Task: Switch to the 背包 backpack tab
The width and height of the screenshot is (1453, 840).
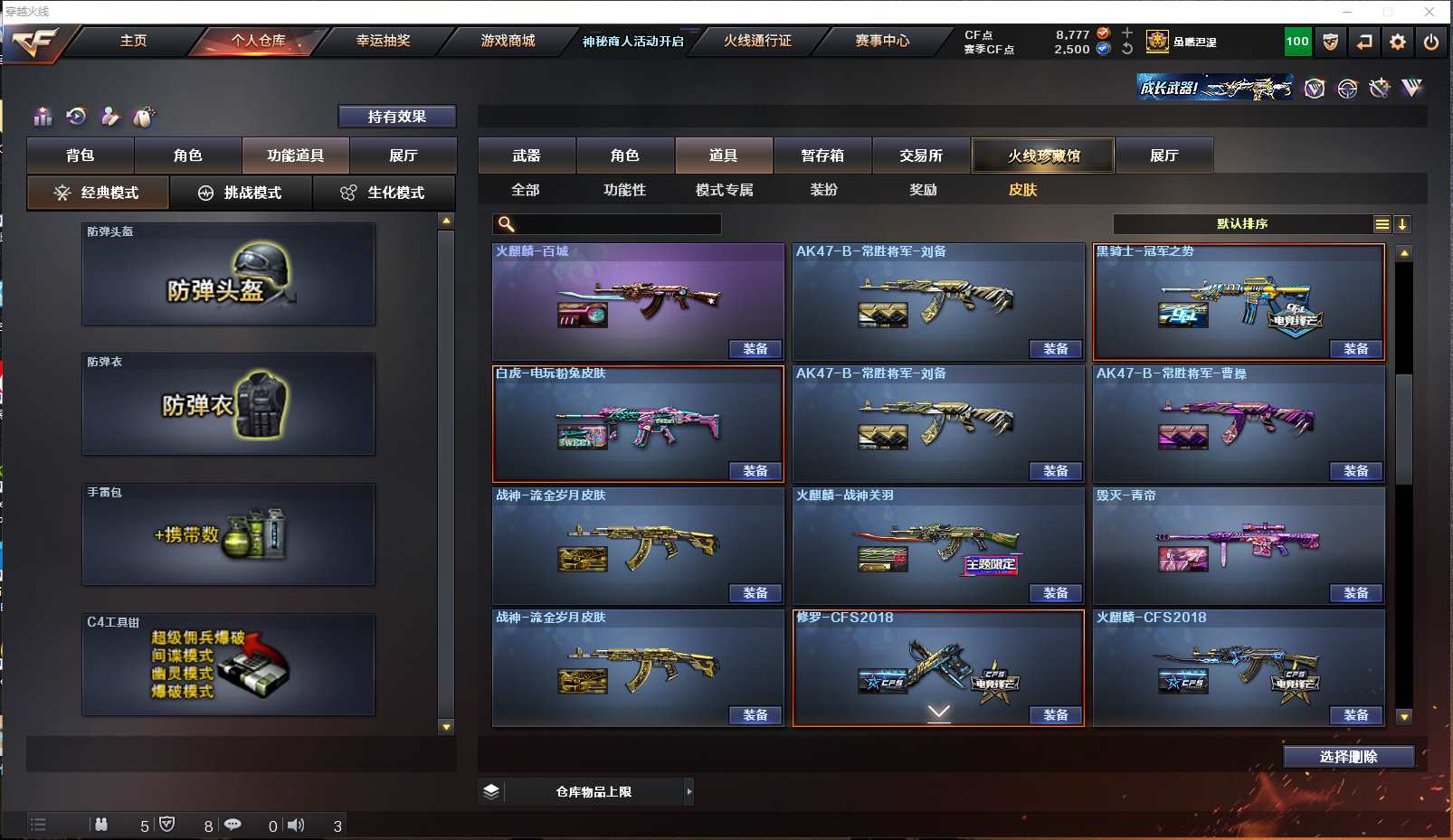Action: (81, 156)
